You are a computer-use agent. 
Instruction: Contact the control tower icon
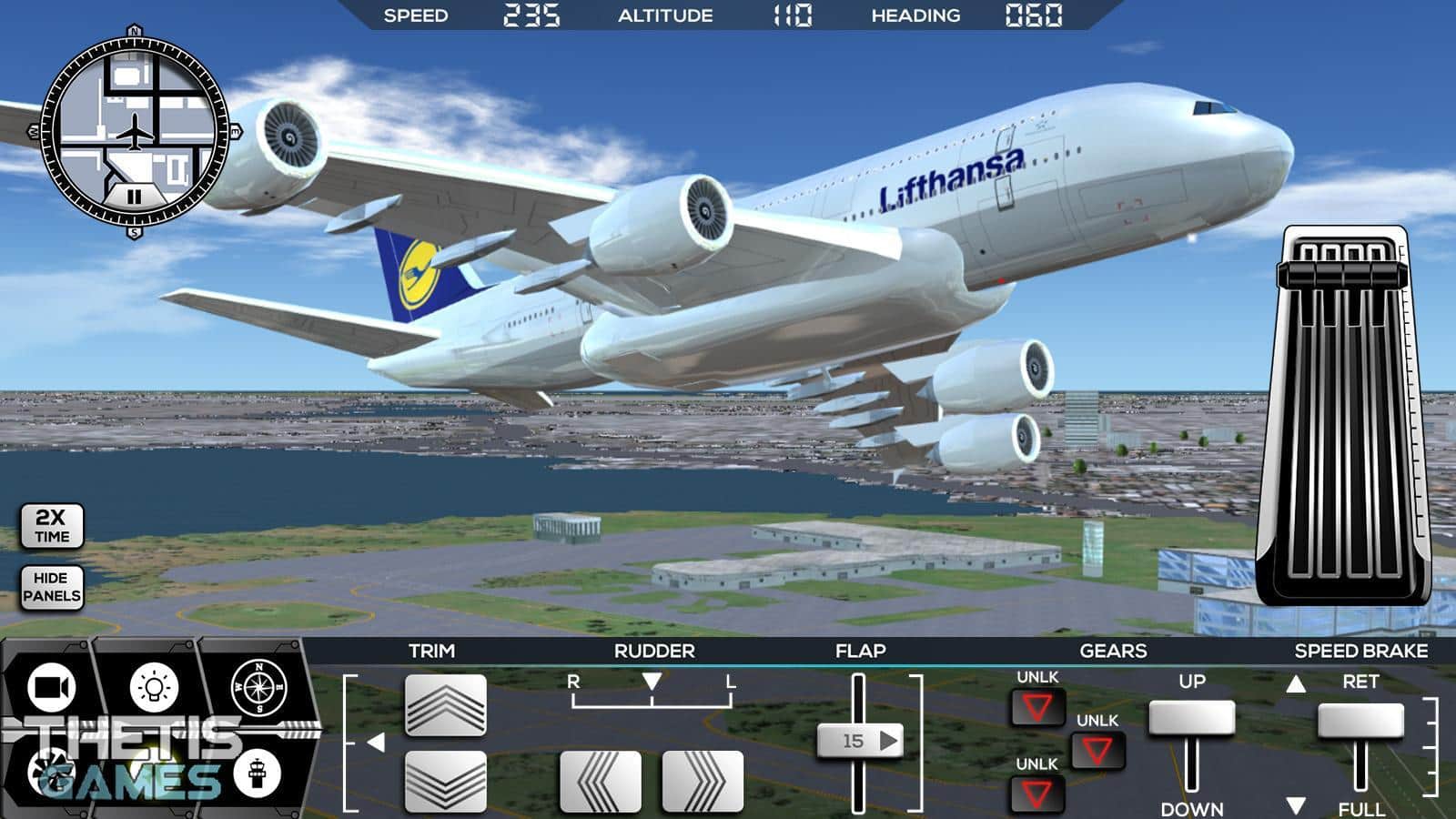(x=257, y=773)
